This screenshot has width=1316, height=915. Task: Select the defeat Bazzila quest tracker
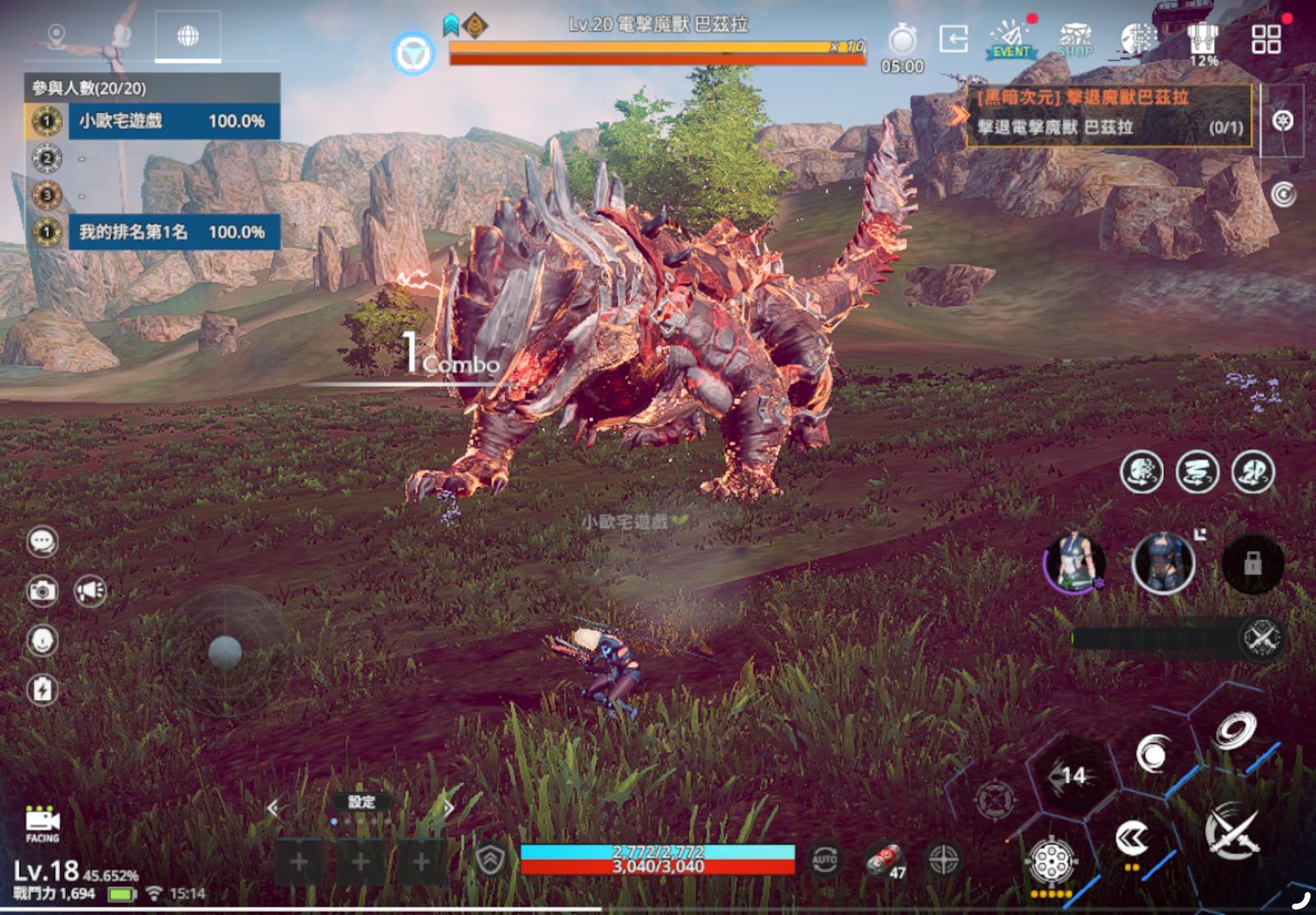pos(1109,114)
